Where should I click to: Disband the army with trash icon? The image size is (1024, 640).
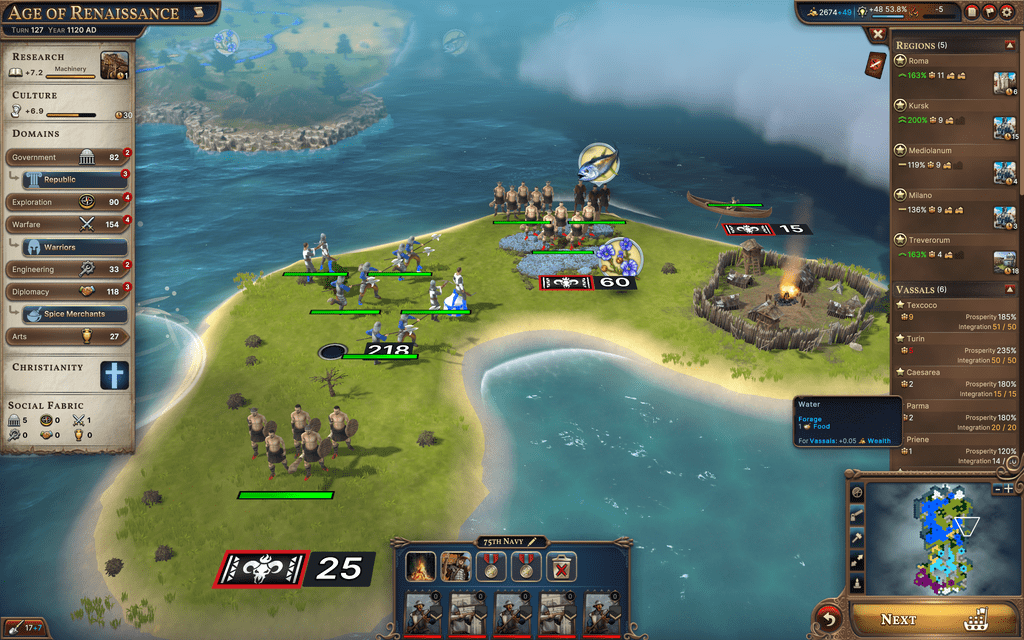pos(559,568)
